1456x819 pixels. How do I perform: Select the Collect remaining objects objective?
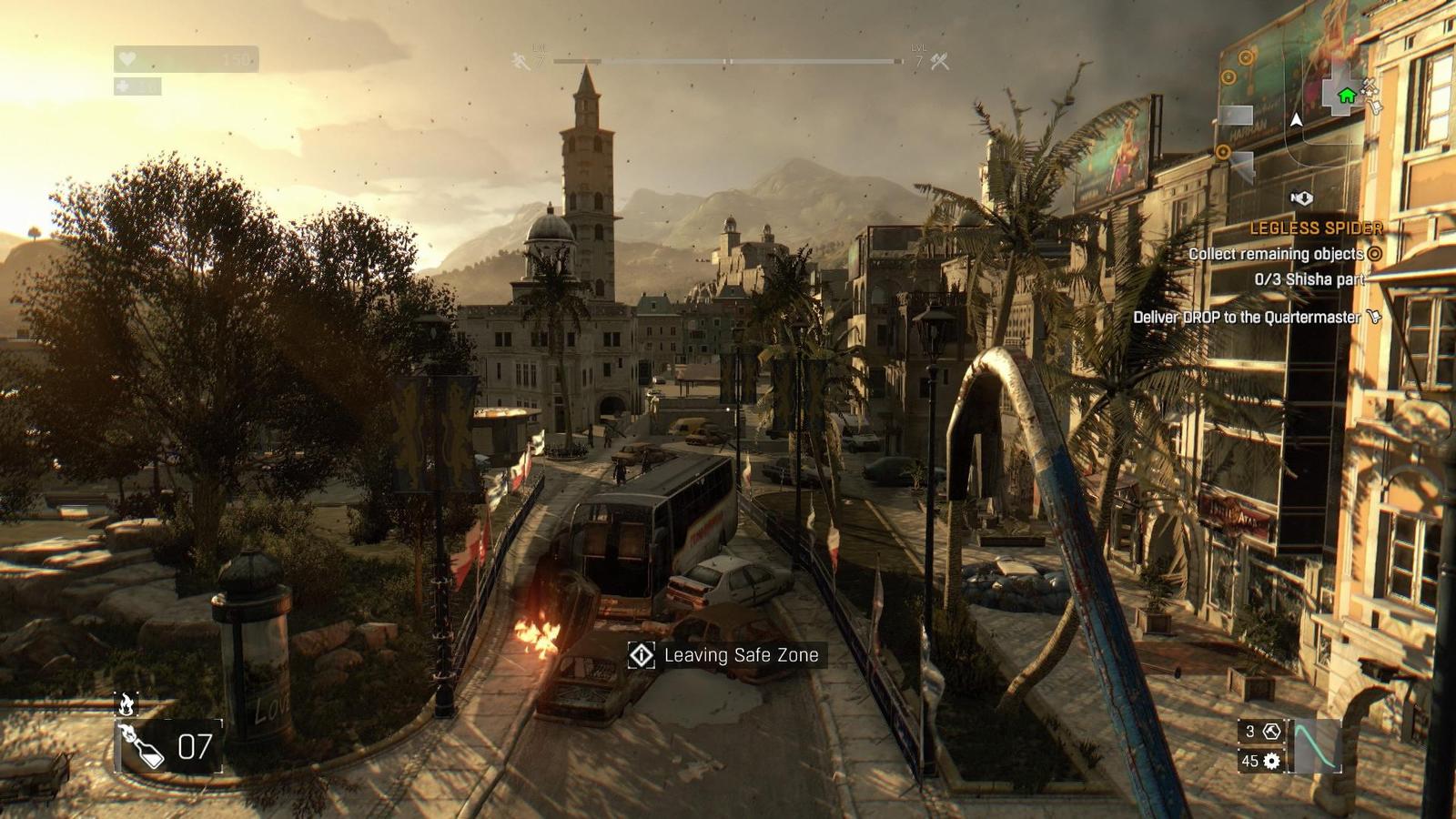1276,254
